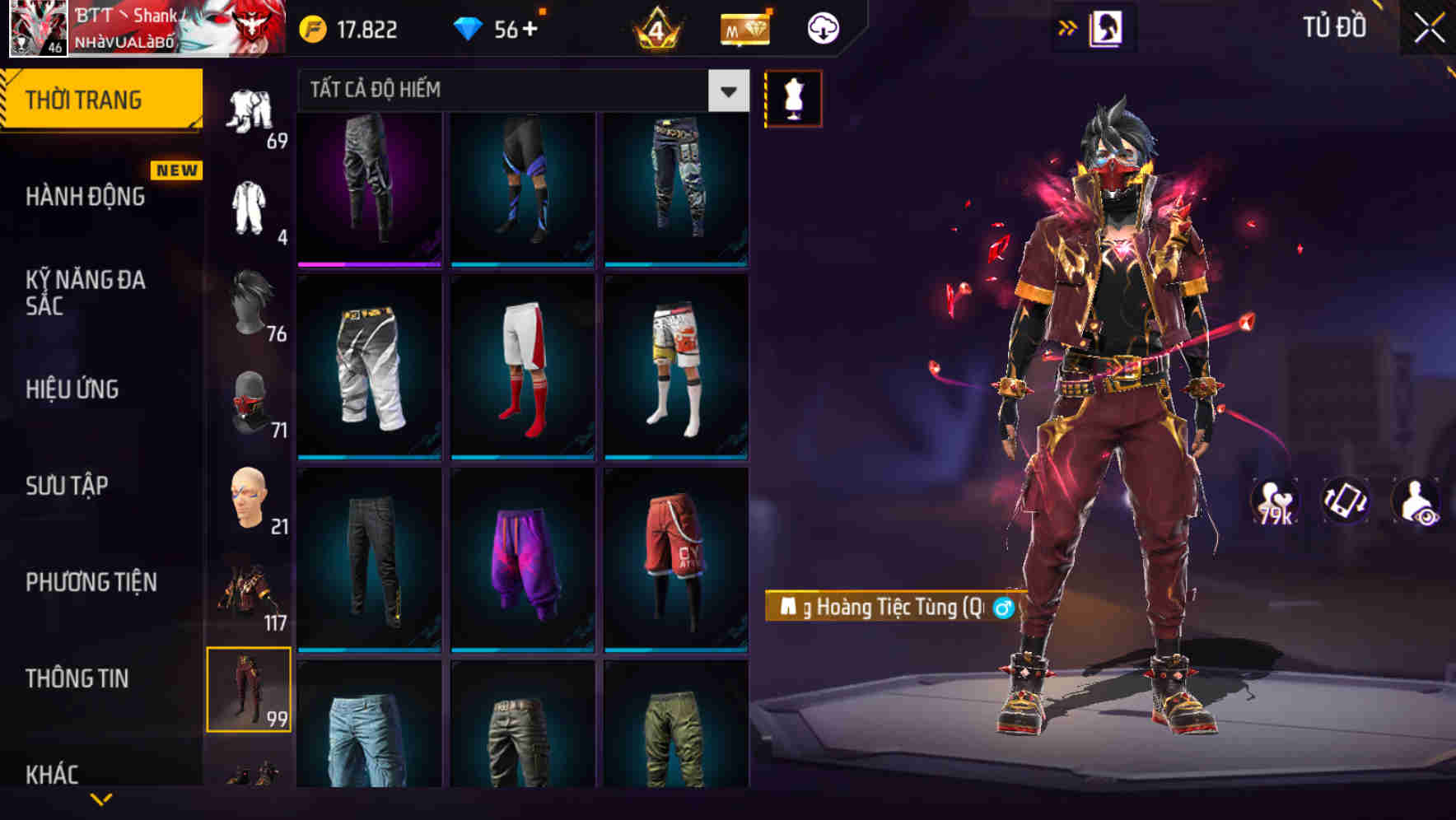Expand the sidebar with the down chevron below Khác
This screenshot has width=1456, height=820.
coord(99,800)
